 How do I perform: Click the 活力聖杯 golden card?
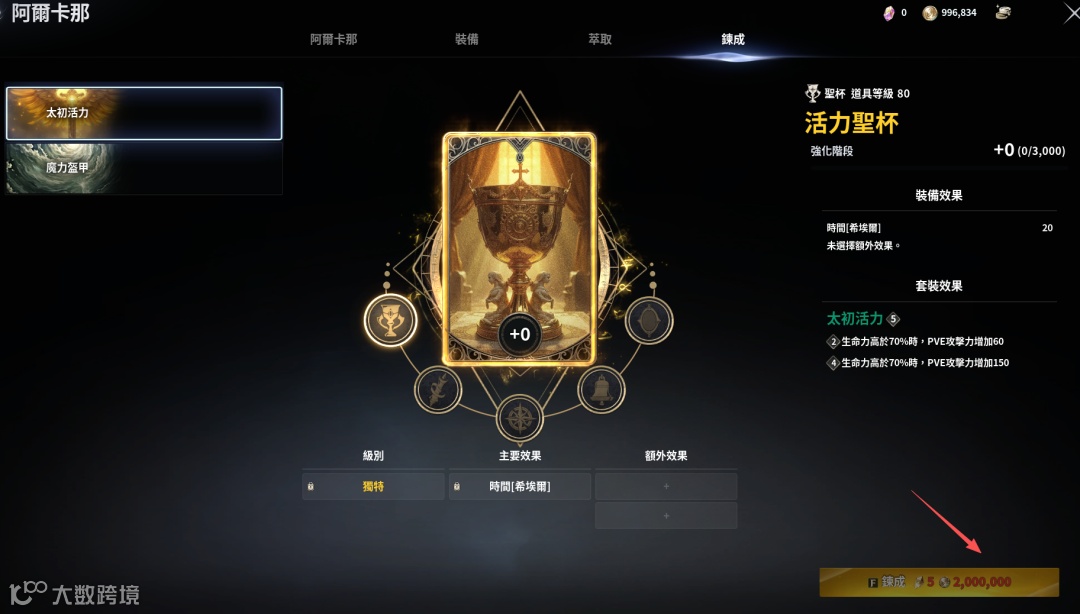(519, 248)
